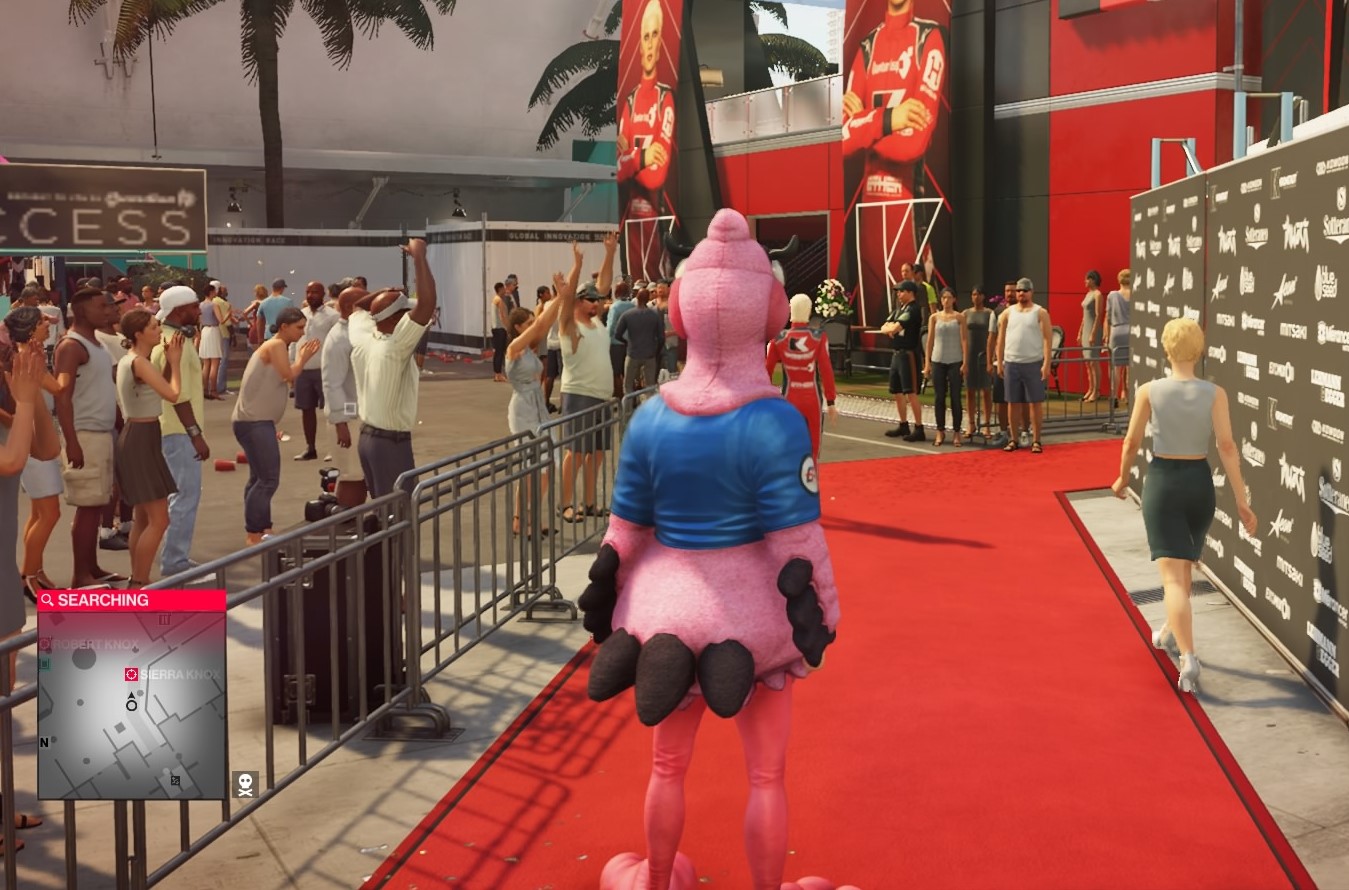1349x890 pixels.
Task: Click the stairs icon near the minimap bottom
Action: (174, 780)
